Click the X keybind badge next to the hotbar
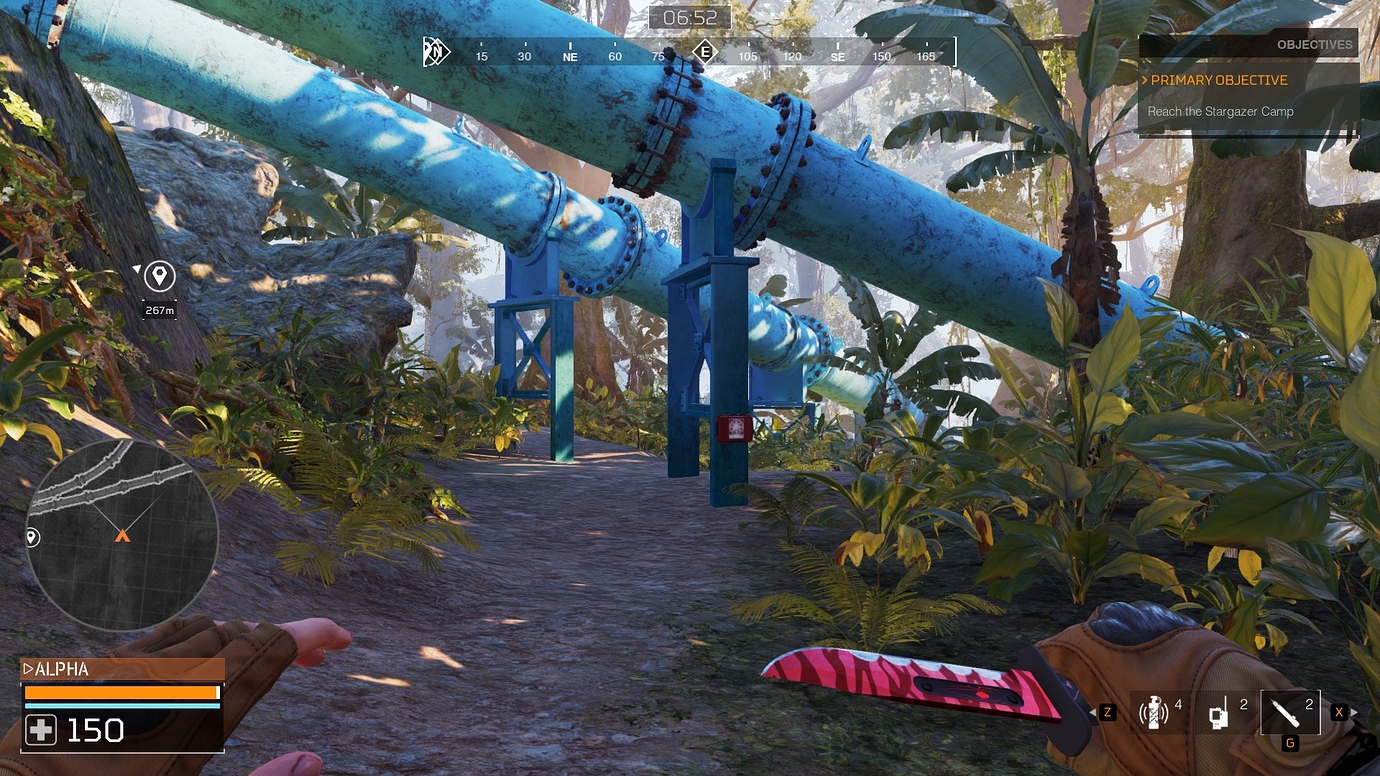The image size is (1380, 776). click(x=1338, y=712)
